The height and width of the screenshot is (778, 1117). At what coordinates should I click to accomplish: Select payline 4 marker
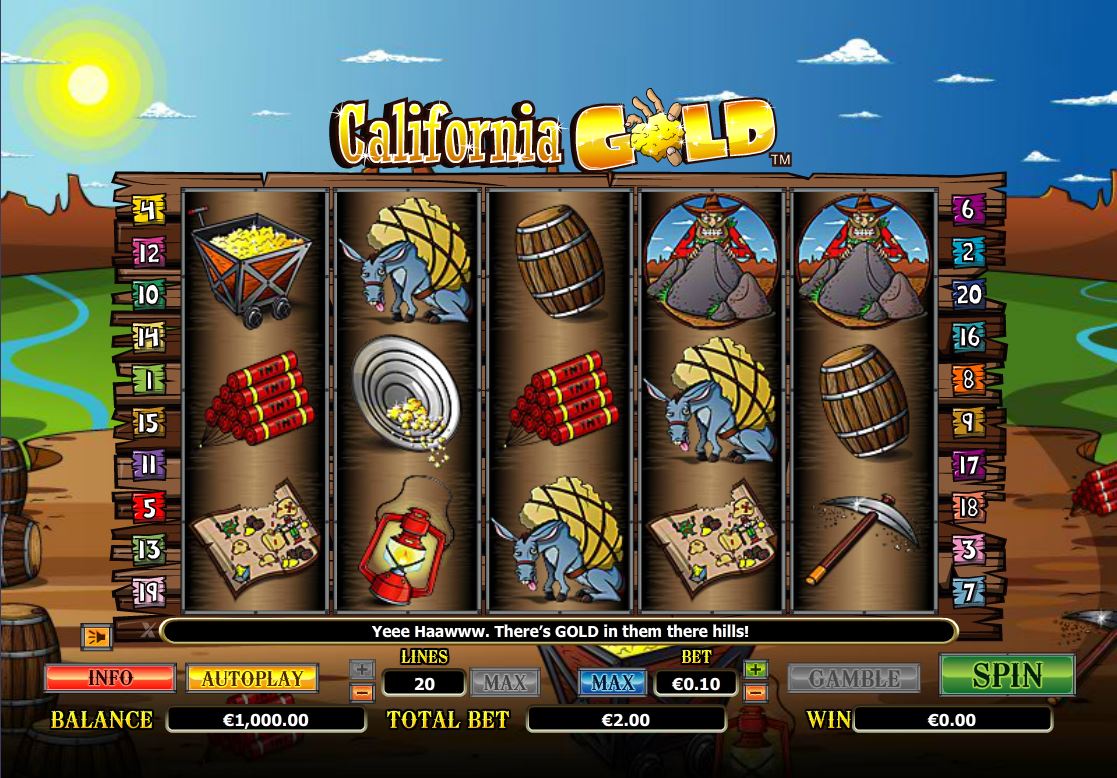[148, 211]
